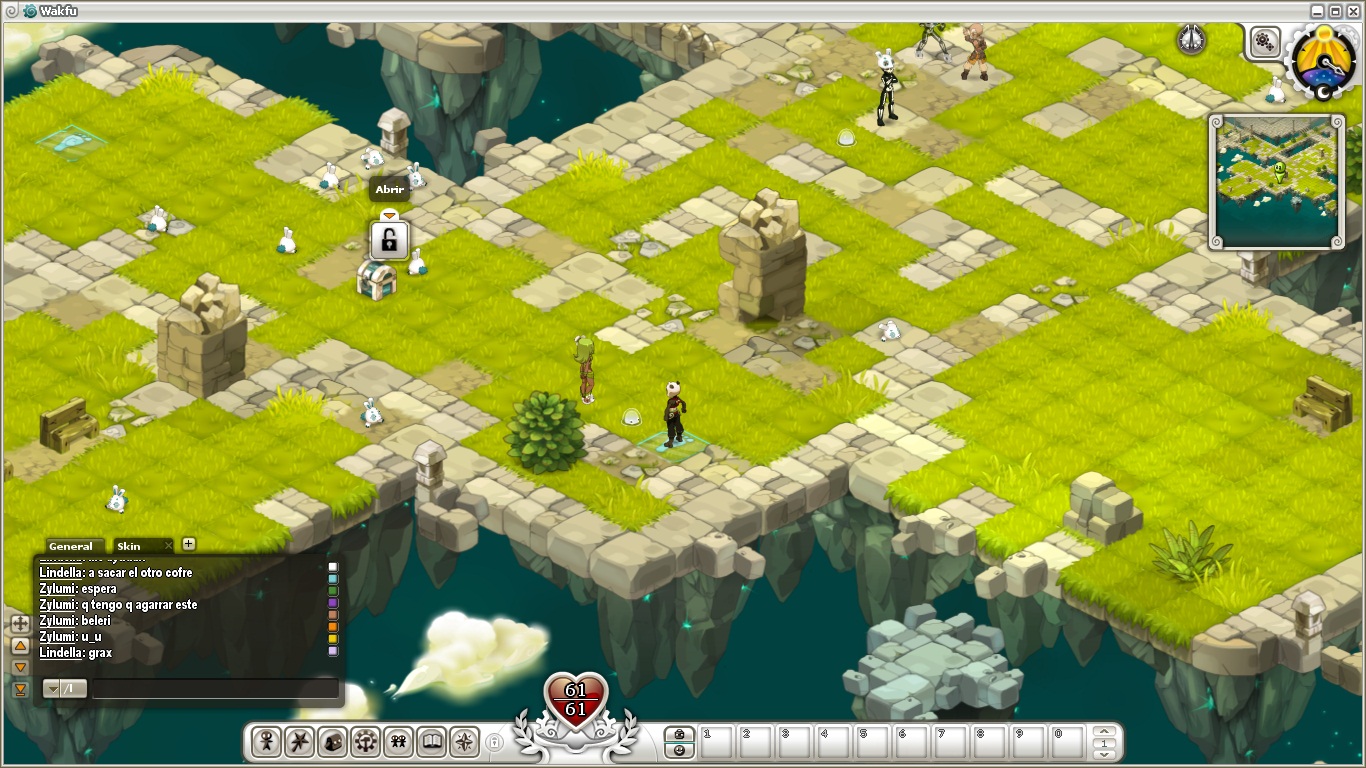Open the spells star icon
This screenshot has width=1366, height=768.
299,742
